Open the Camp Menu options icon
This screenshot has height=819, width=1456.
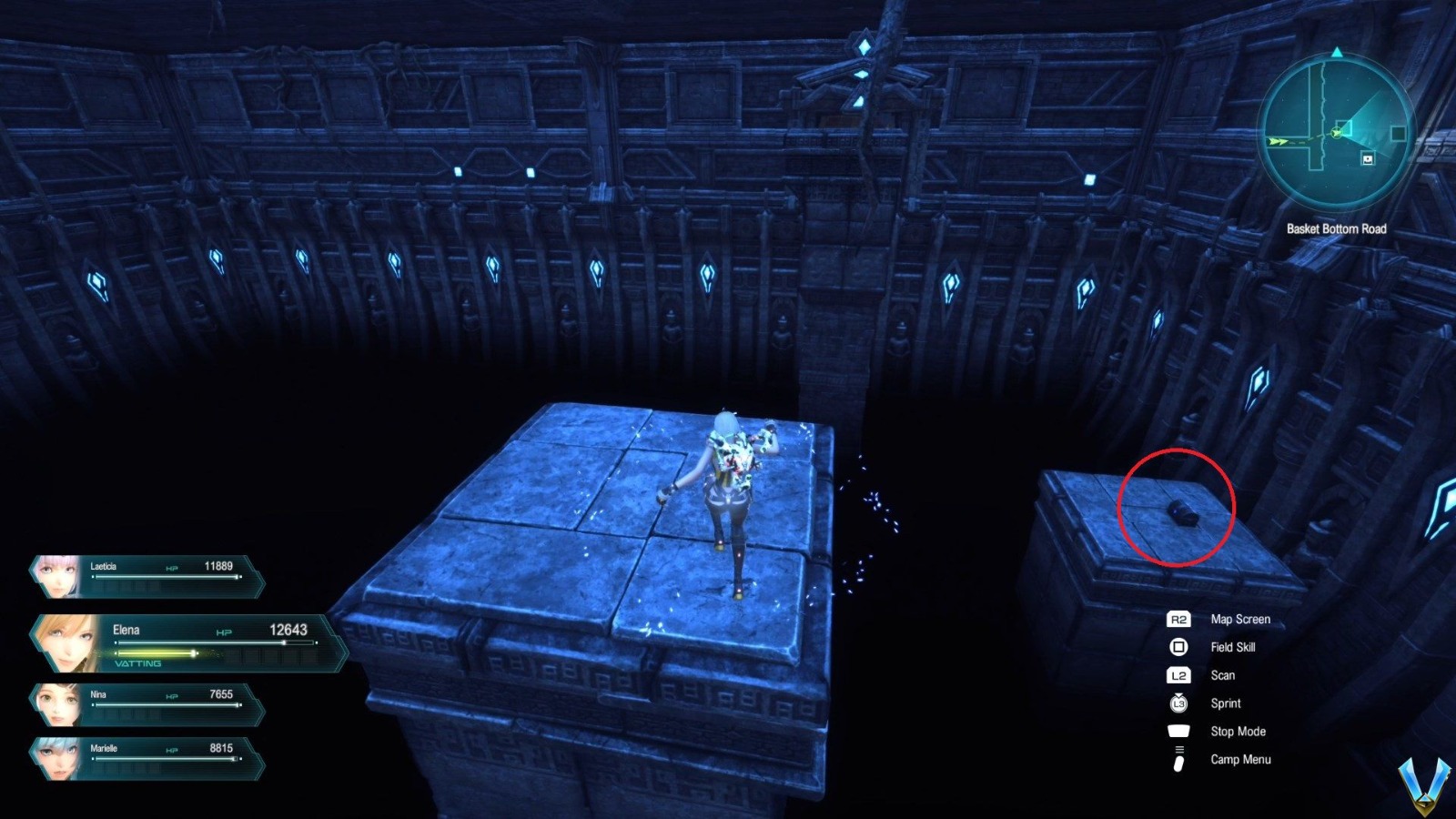point(1177,759)
